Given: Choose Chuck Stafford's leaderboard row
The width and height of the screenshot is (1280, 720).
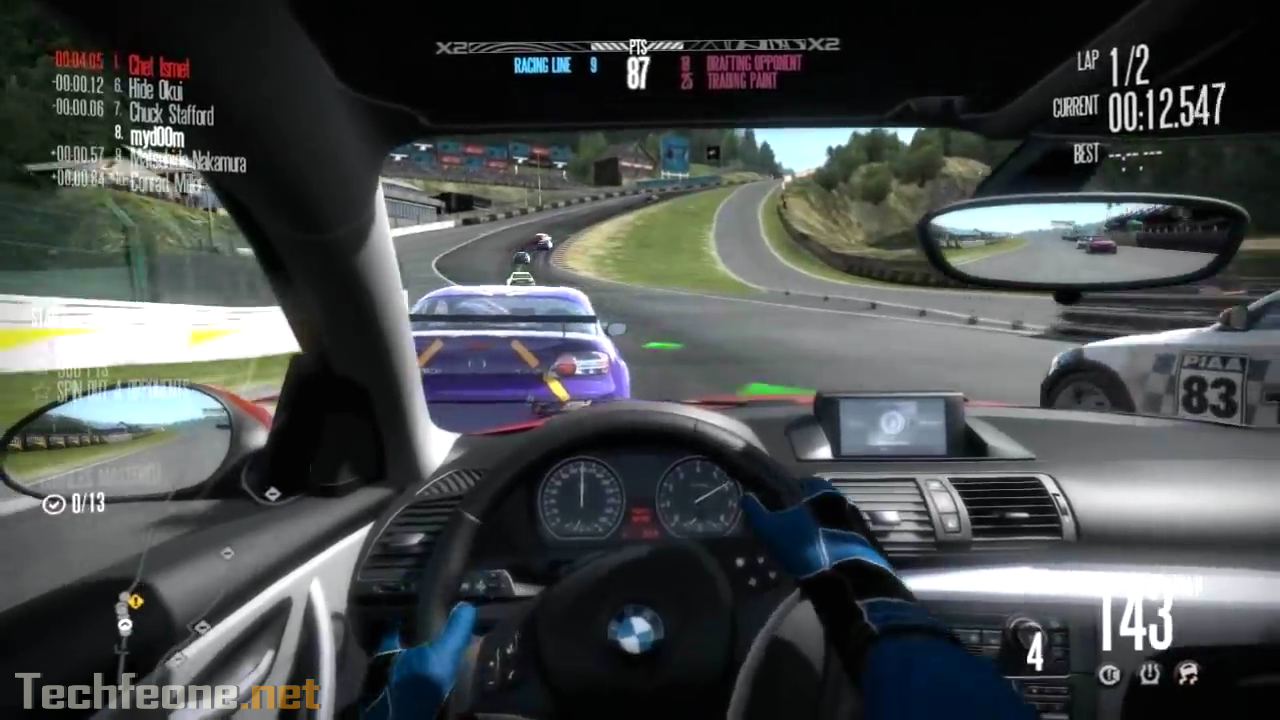Looking at the screenshot, I should point(171,113).
